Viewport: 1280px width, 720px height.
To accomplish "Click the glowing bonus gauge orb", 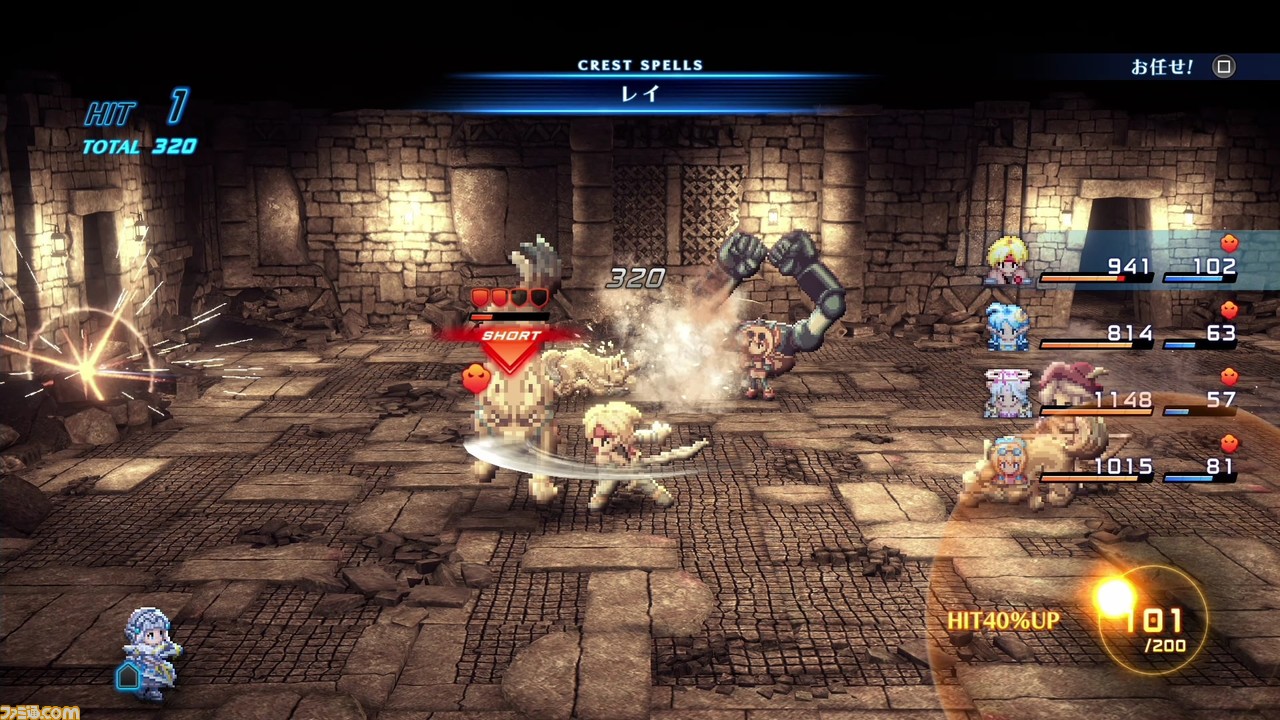I will (x=1115, y=598).
